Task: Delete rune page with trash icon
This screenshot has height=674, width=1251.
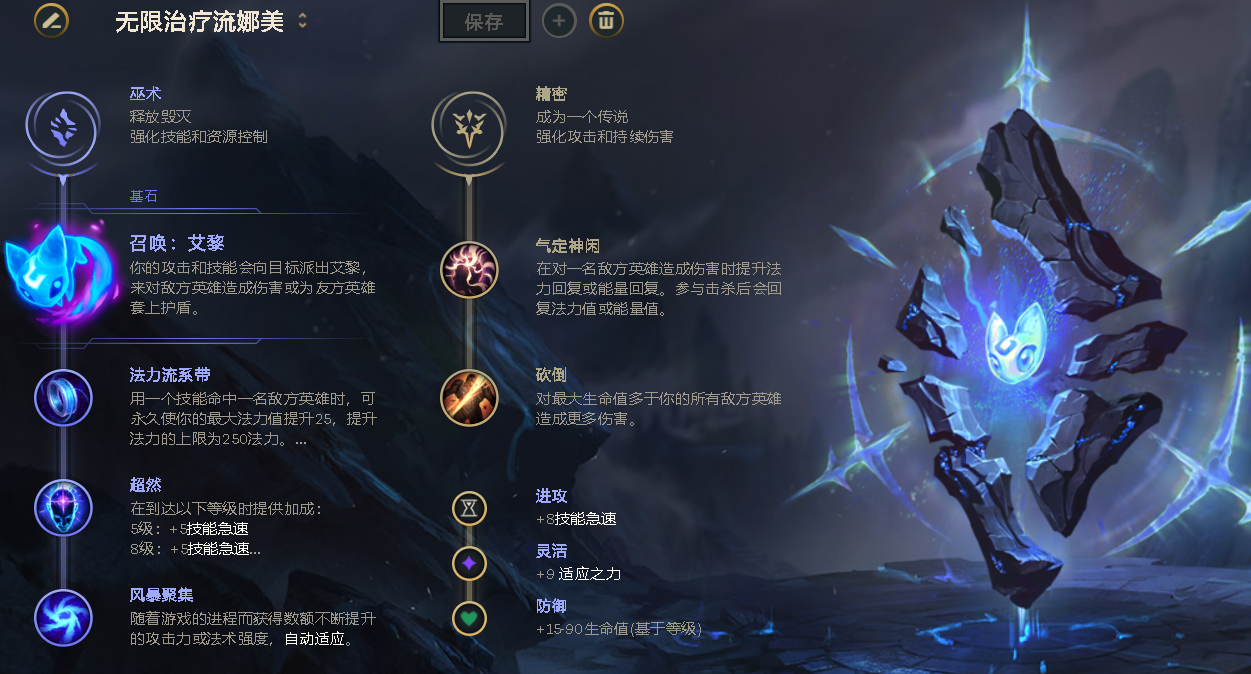Action: (606, 20)
